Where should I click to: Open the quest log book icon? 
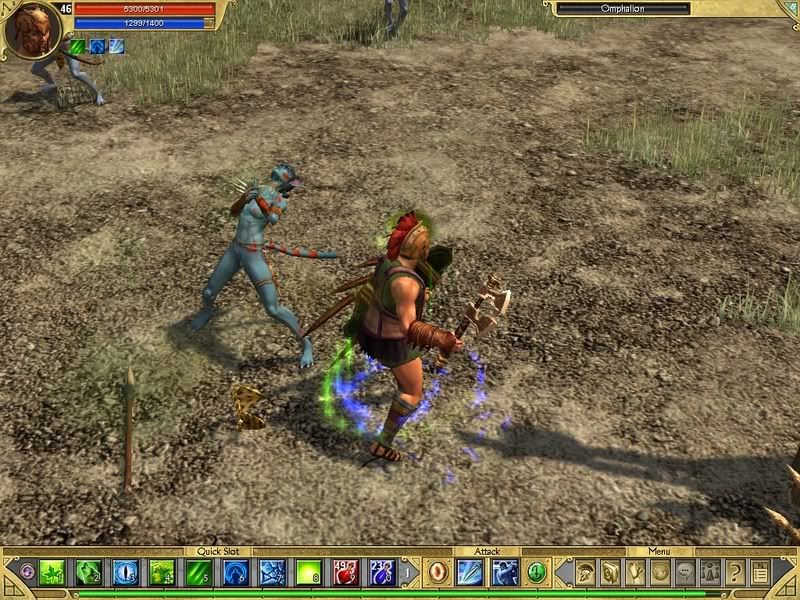[x=609, y=572]
